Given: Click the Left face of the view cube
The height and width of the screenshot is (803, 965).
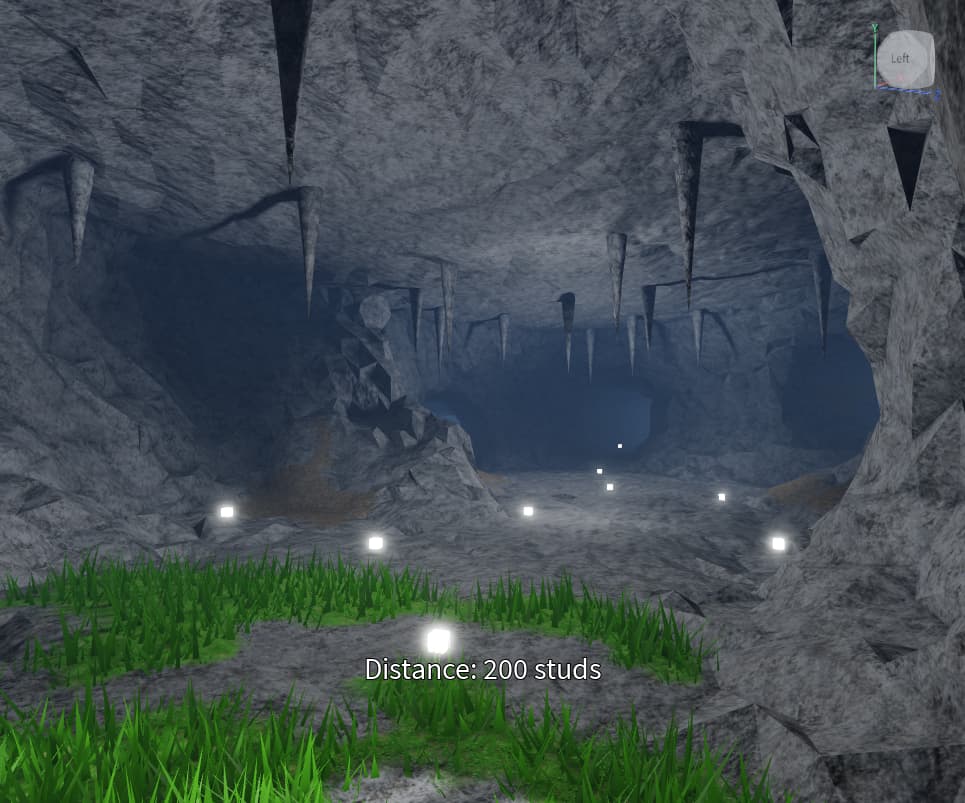Looking at the screenshot, I should (x=902, y=59).
